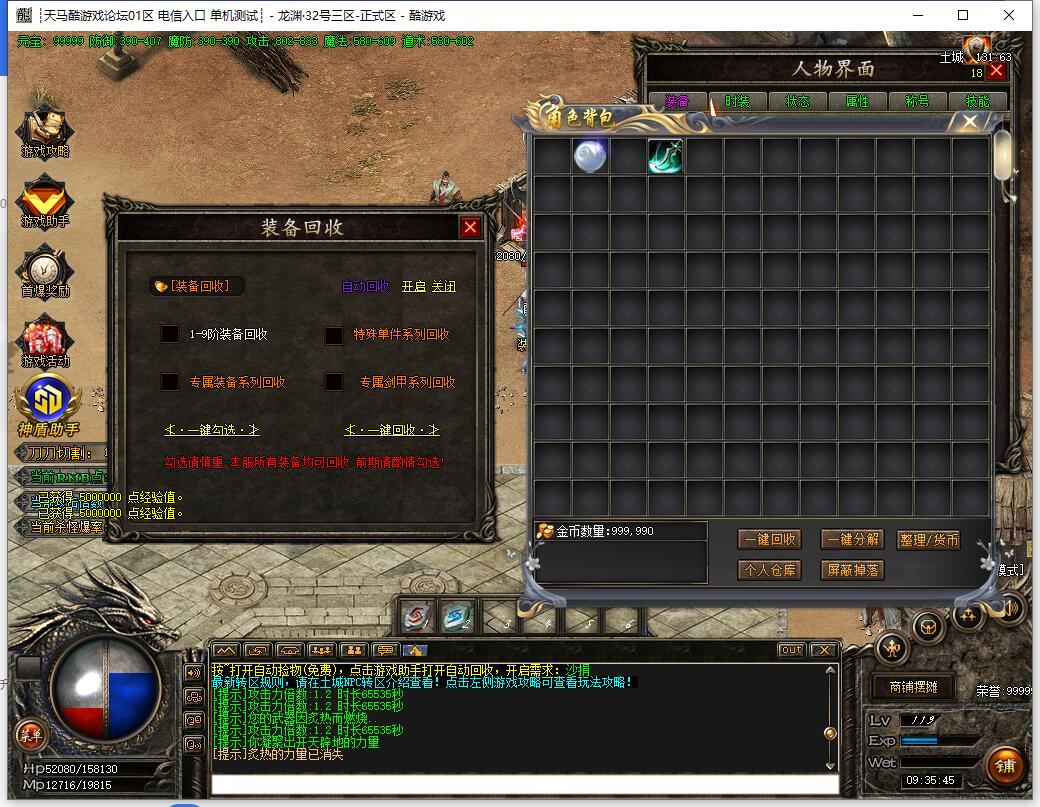Click the 一键回收 link in the recycle dialog
1040x807 pixels.
coord(392,430)
